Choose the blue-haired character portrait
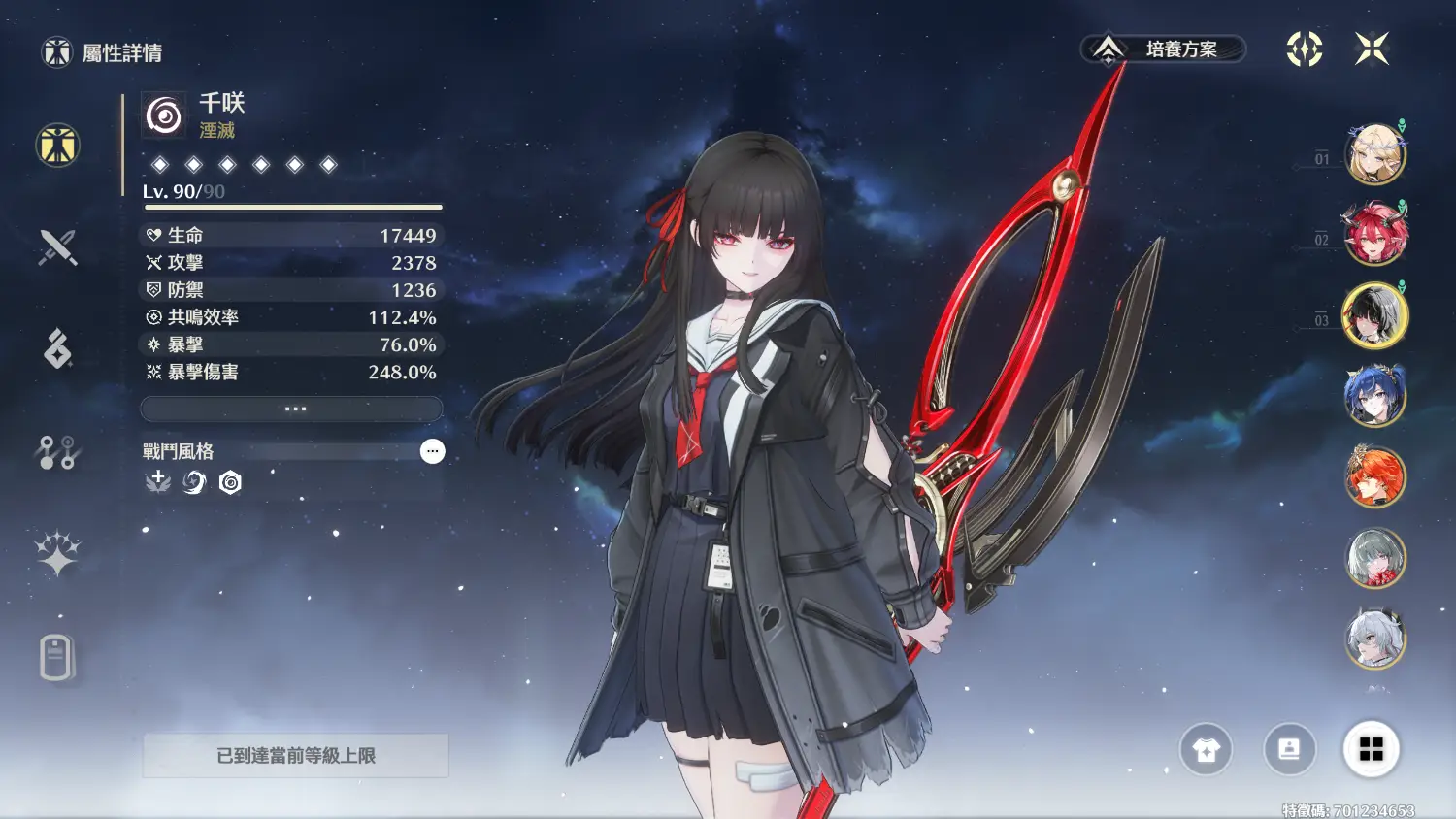1456x819 pixels. click(x=1374, y=396)
